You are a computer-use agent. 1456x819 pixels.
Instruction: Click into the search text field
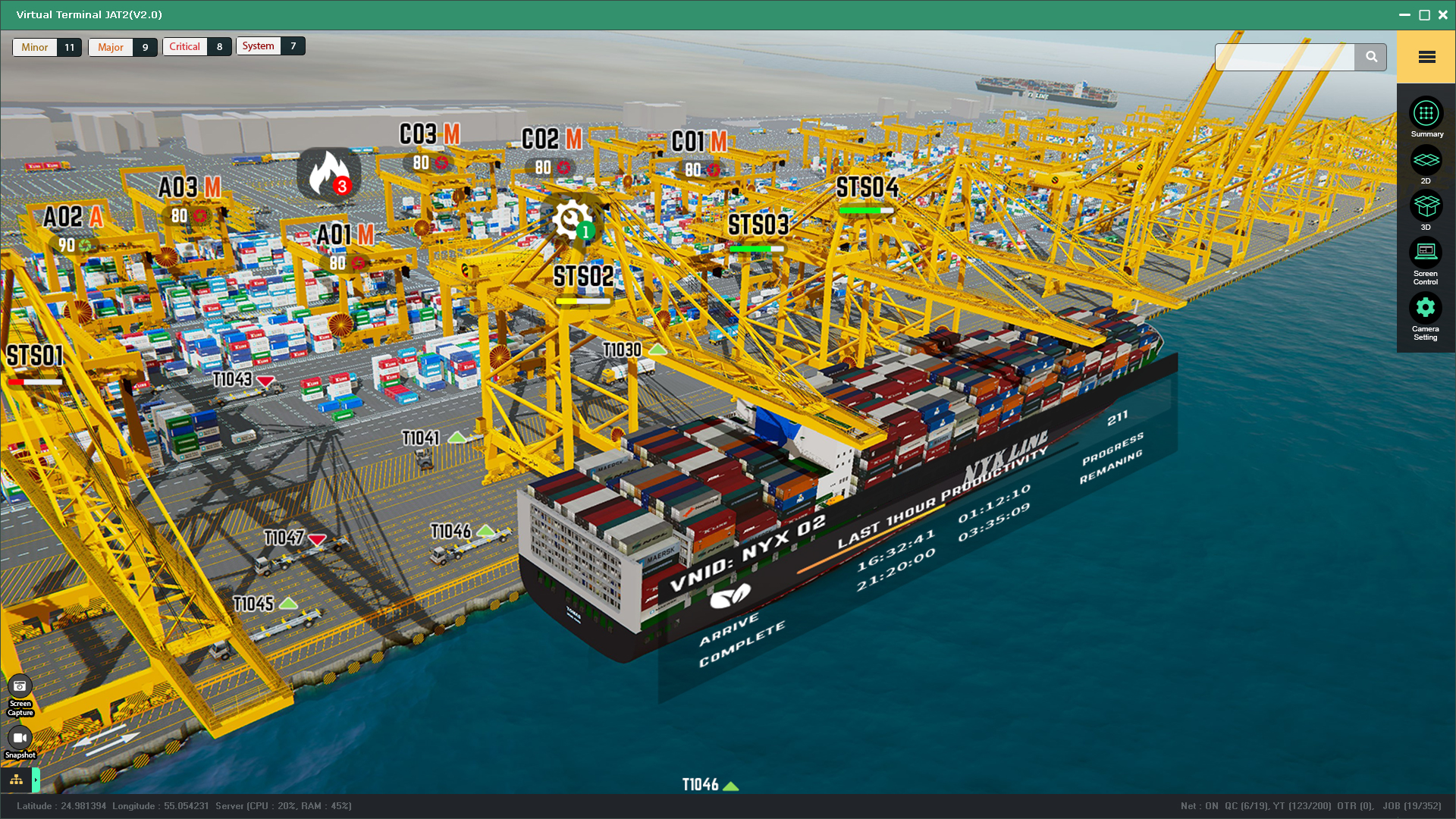pyautogui.click(x=1285, y=57)
